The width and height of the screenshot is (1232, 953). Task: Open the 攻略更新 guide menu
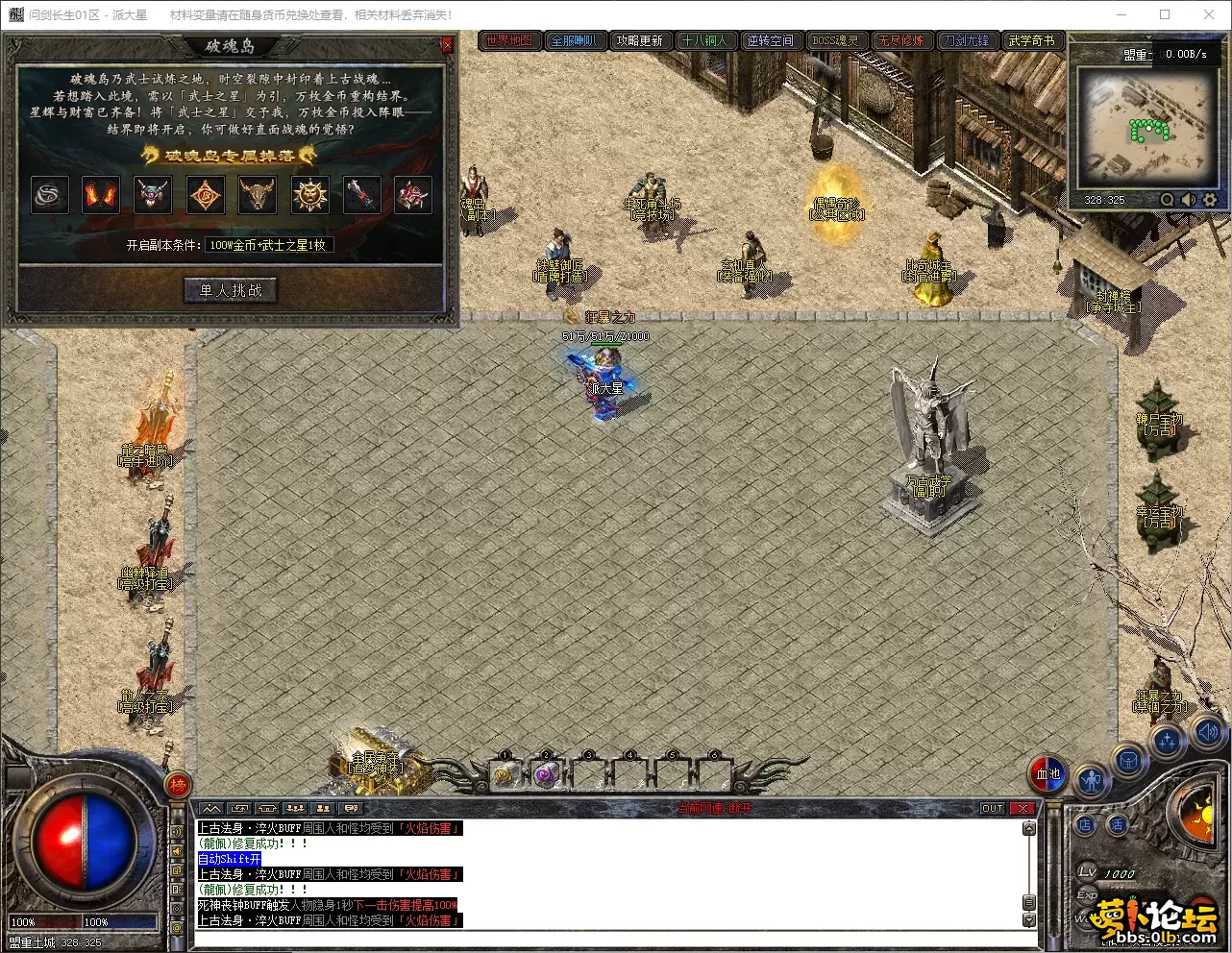(x=640, y=40)
